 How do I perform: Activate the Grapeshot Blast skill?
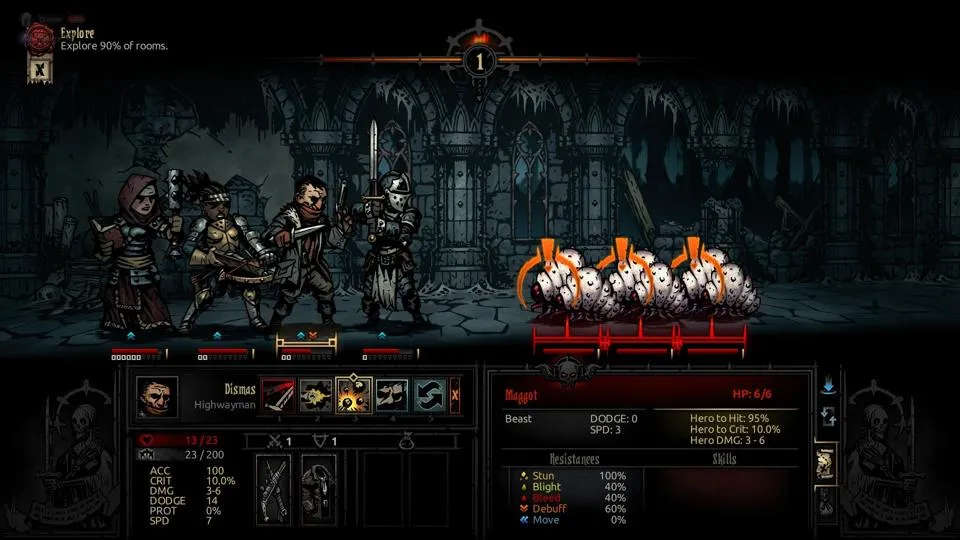point(354,394)
